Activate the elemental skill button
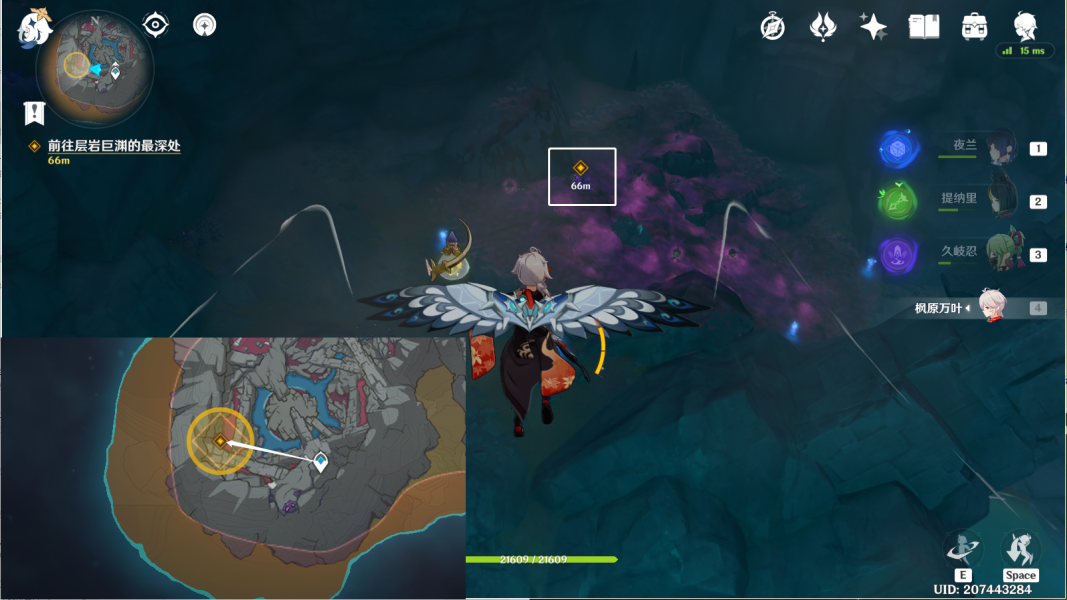The width and height of the screenshot is (1067, 600). pyautogui.click(x=963, y=550)
